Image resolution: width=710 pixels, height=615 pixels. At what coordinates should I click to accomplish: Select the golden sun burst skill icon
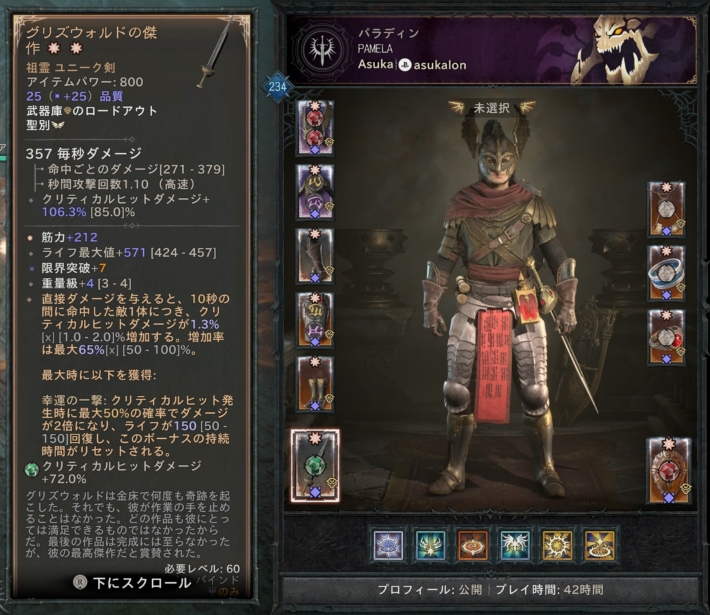pos(558,545)
